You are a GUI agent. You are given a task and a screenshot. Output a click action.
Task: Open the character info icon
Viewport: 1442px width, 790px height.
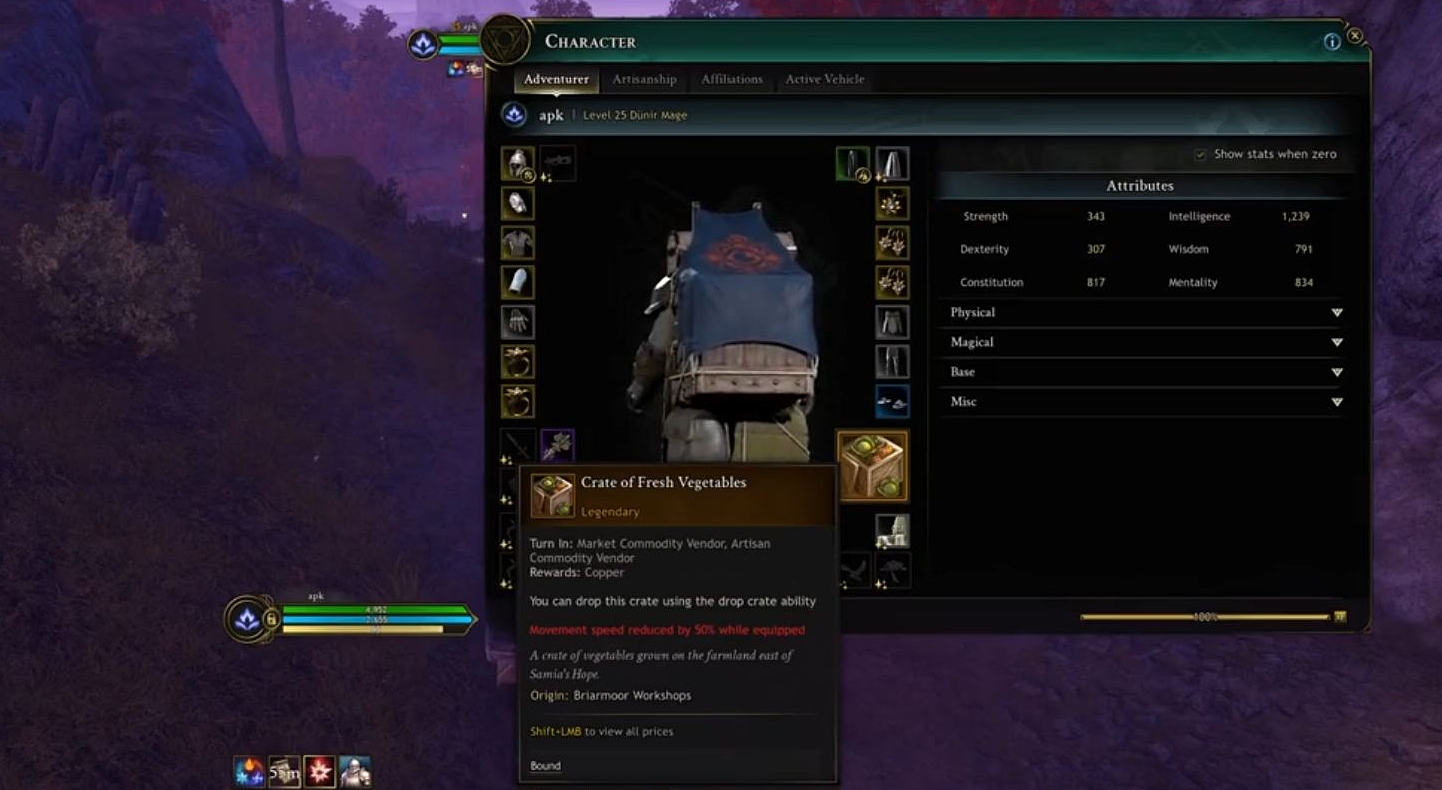click(x=1332, y=42)
